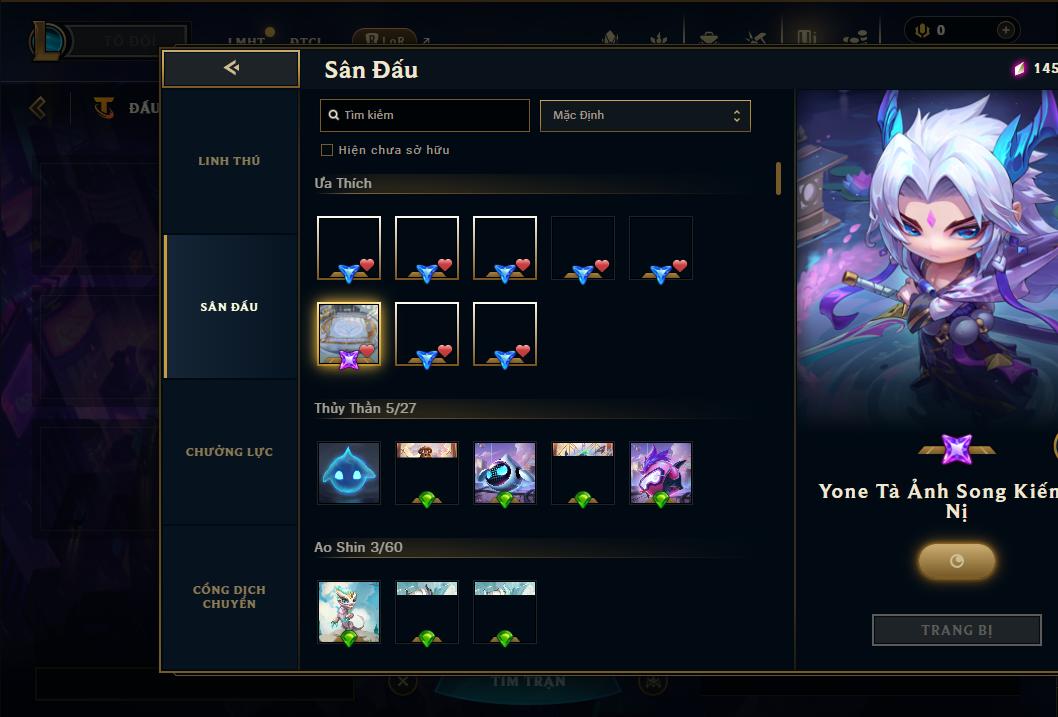Open the Chưởng Lực tab
The height and width of the screenshot is (717, 1058).
click(x=229, y=452)
